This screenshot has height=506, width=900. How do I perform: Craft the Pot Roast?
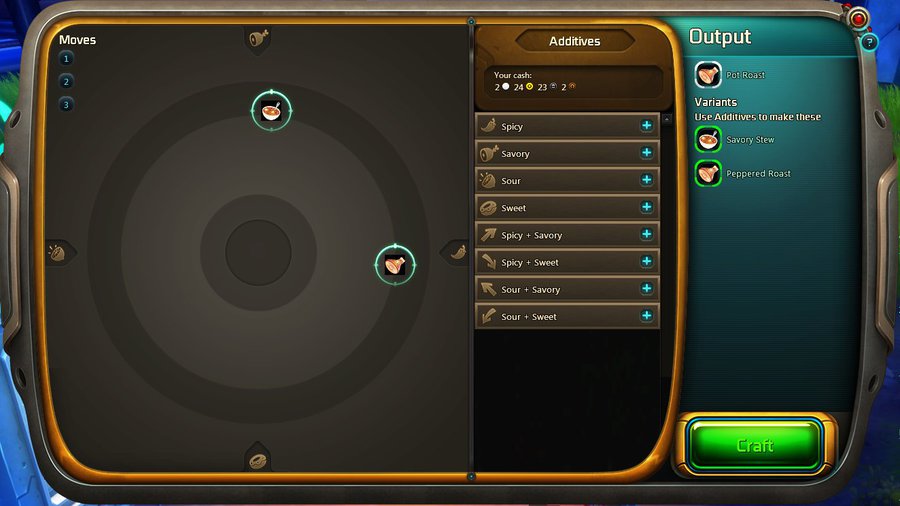[x=754, y=445]
